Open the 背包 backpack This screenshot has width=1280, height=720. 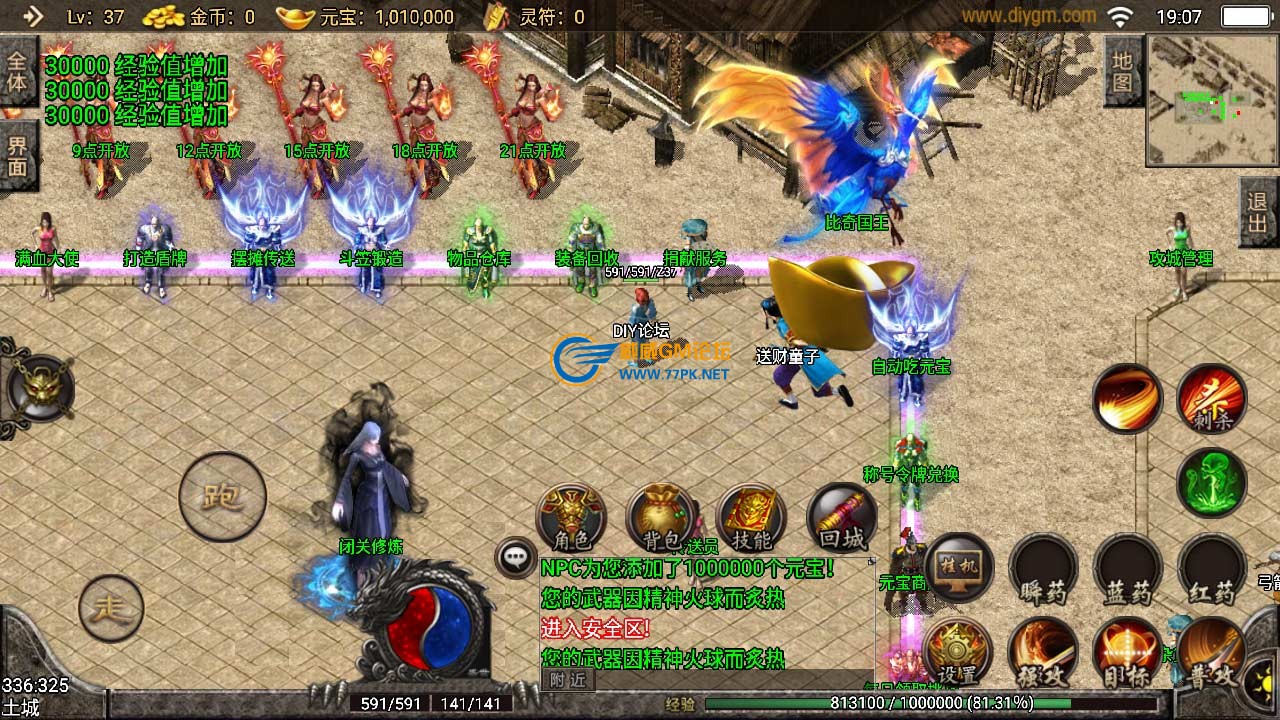(x=661, y=519)
